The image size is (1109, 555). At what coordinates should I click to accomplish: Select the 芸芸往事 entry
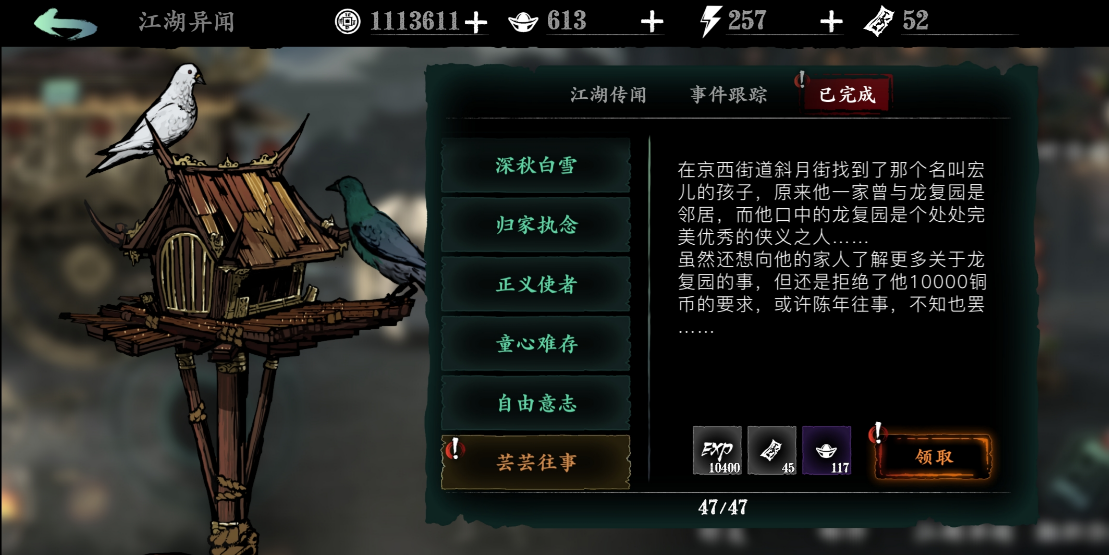coord(536,462)
